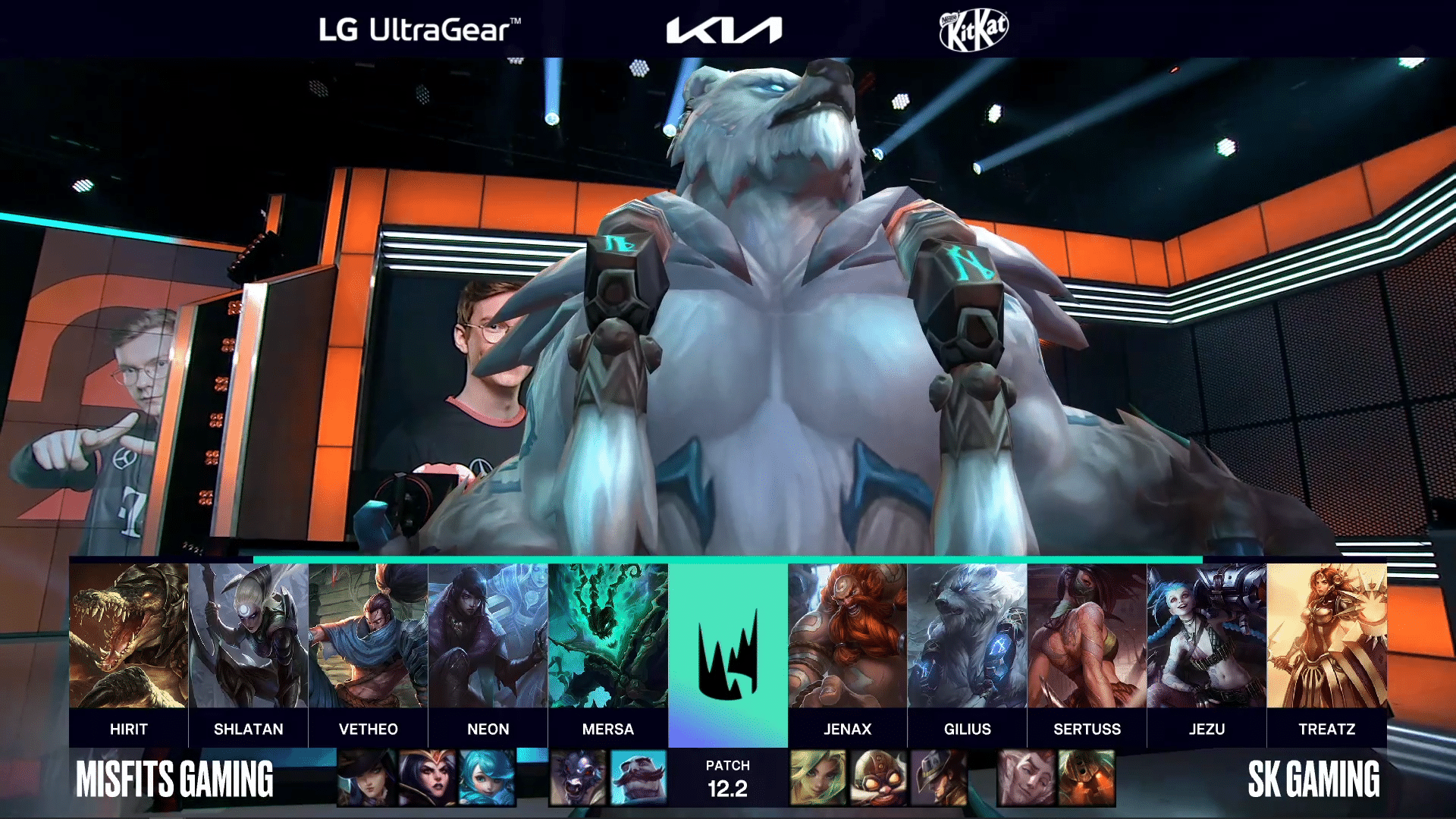The height and width of the screenshot is (819, 1456).
Task: Choose Treatz's Leona pick portrait
Action: (1326, 635)
